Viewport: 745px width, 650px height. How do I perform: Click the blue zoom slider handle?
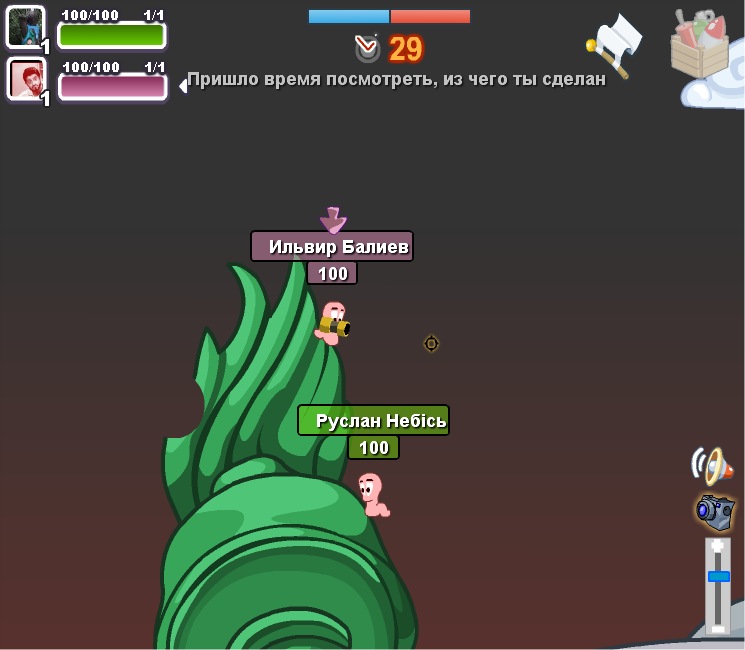click(718, 576)
